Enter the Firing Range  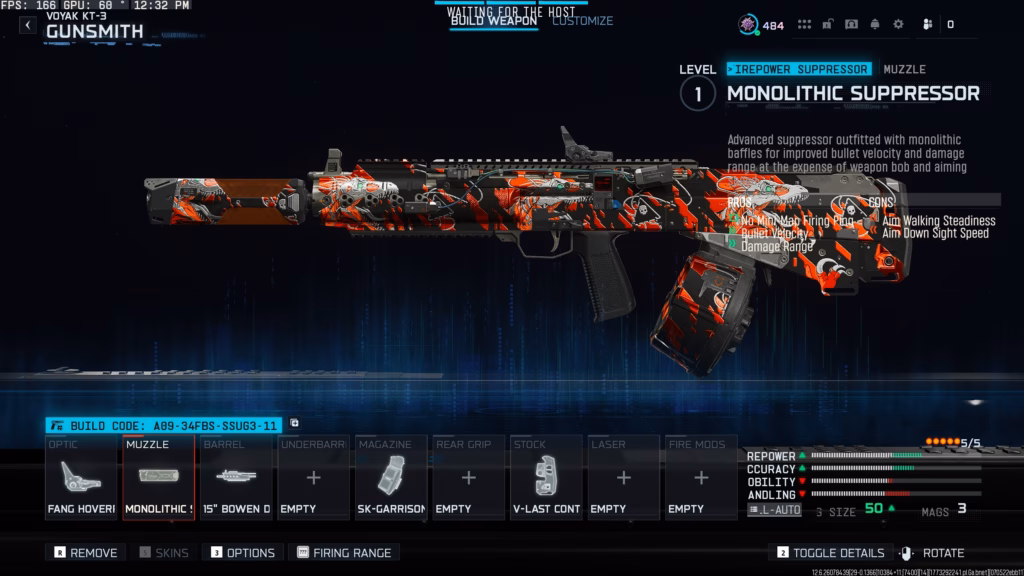(x=344, y=552)
